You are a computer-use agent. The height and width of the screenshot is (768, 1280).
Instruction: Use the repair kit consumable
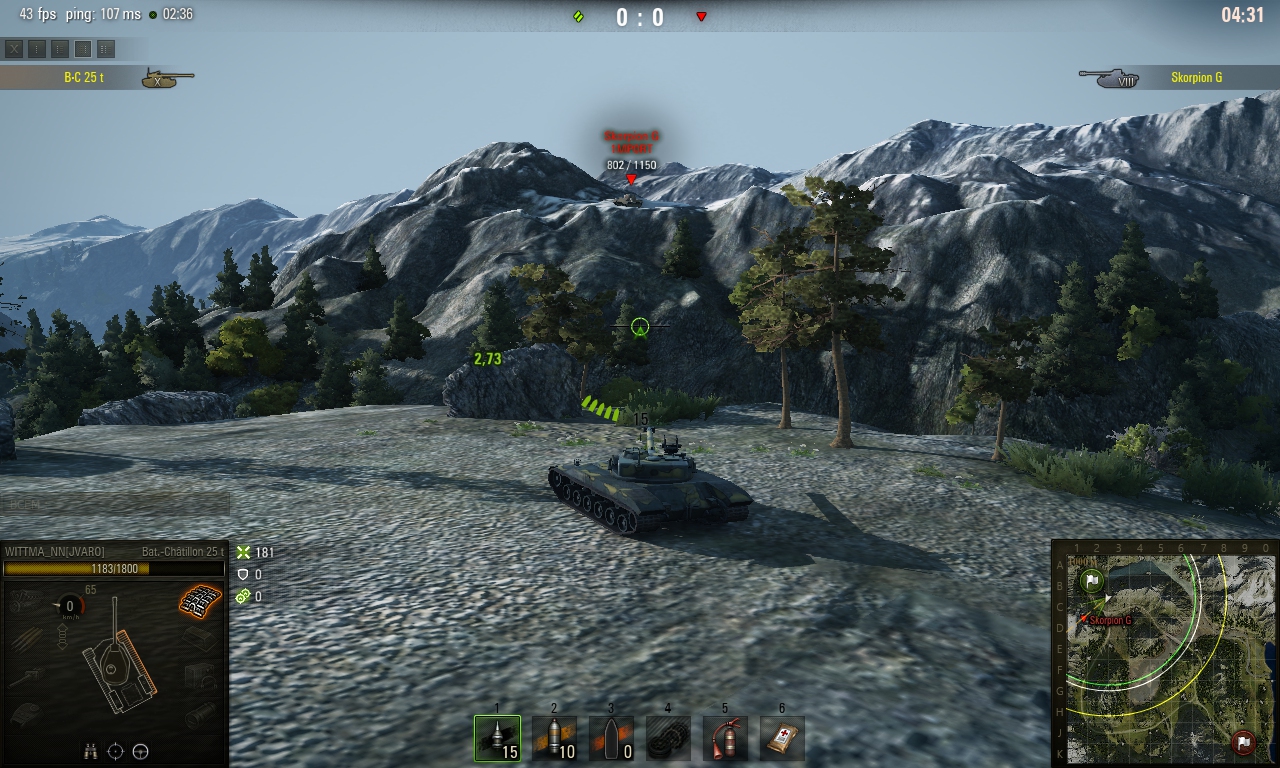tap(668, 738)
